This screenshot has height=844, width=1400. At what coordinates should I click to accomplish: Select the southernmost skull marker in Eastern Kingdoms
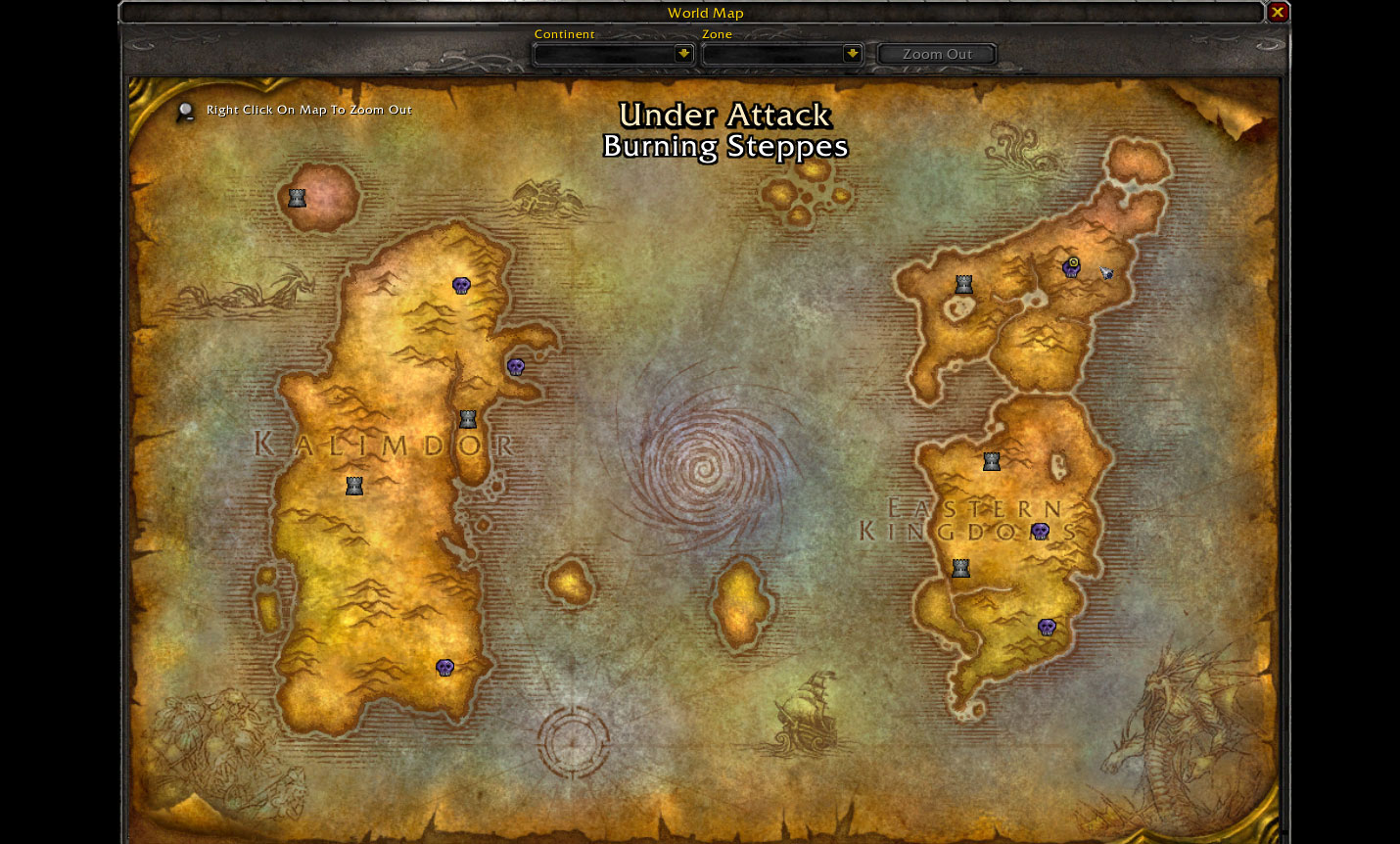click(1047, 628)
